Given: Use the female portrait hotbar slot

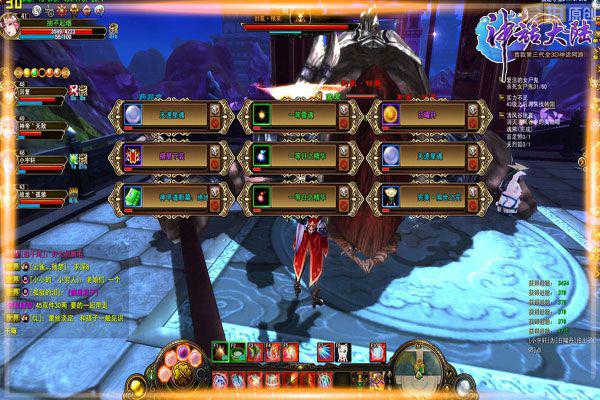Looking at the screenshot, I should coord(352,352).
